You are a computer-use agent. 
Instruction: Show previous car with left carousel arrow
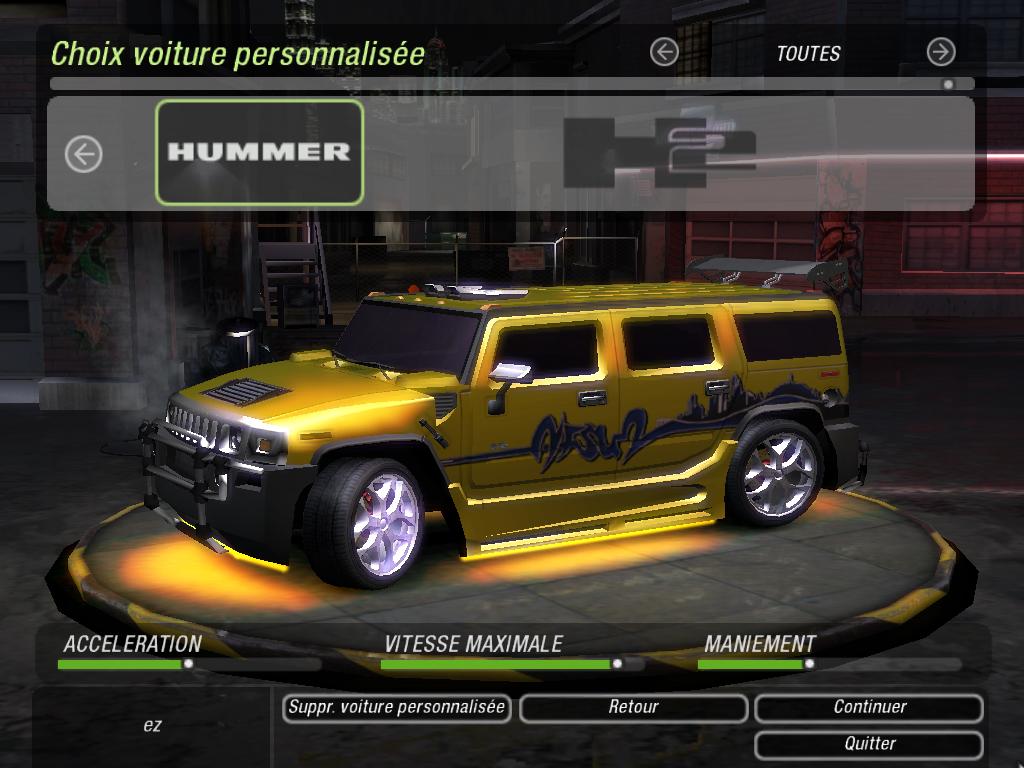(84, 154)
